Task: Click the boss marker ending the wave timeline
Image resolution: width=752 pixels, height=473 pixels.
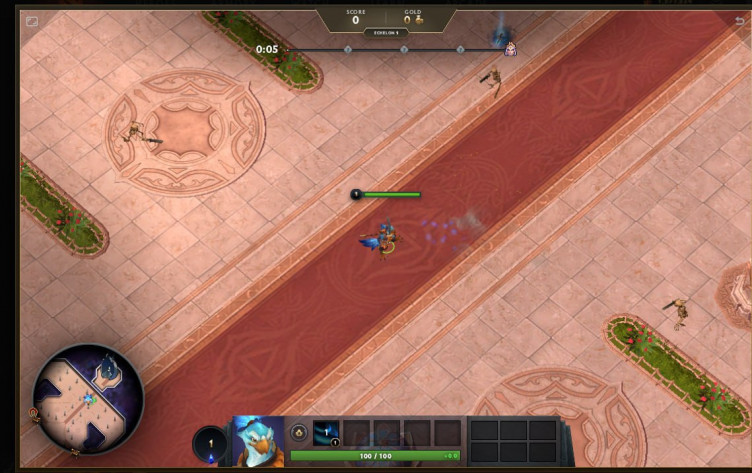Action: point(510,48)
